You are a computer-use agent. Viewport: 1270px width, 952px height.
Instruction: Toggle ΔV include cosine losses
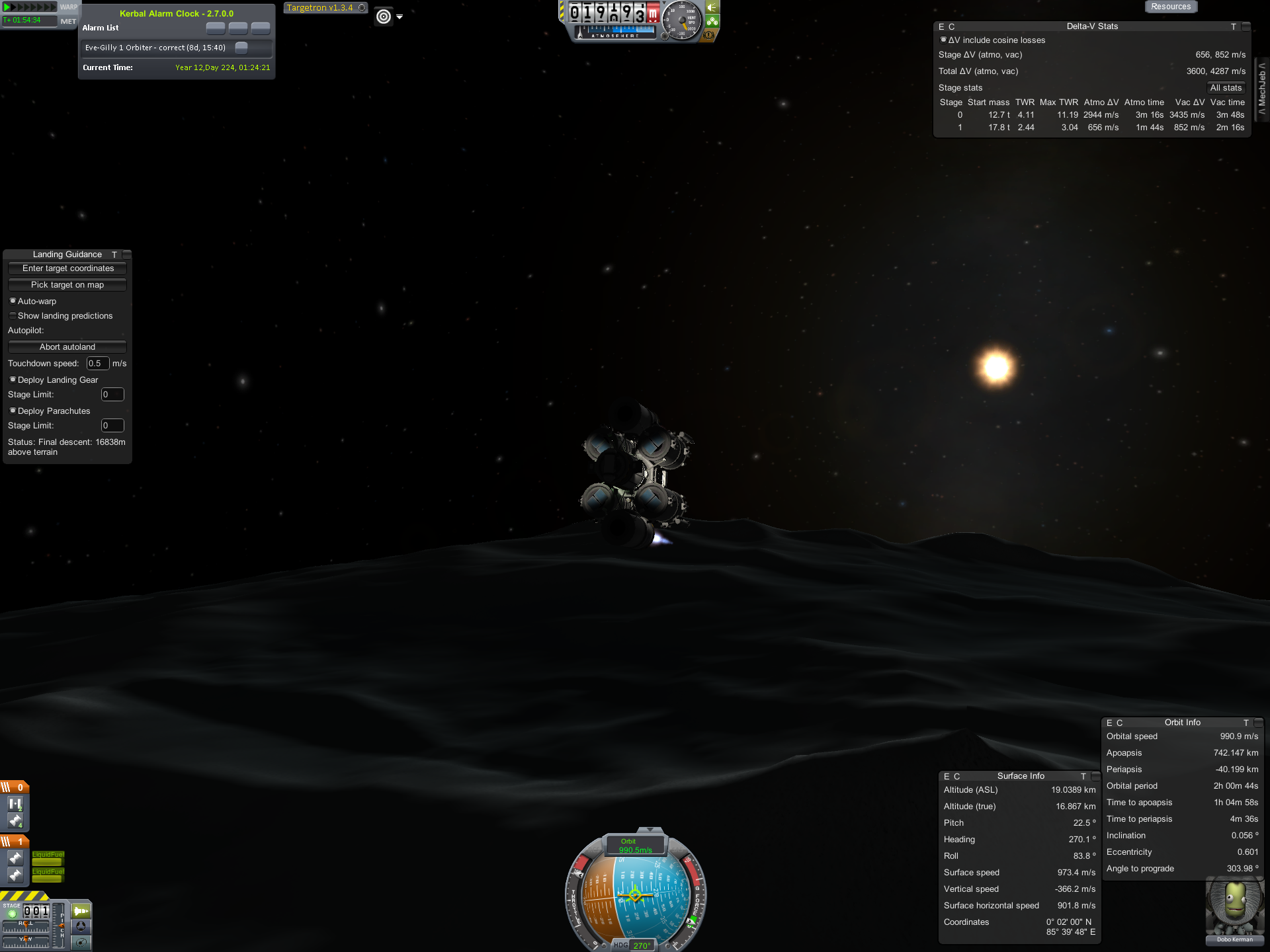click(x=943, y=40)
